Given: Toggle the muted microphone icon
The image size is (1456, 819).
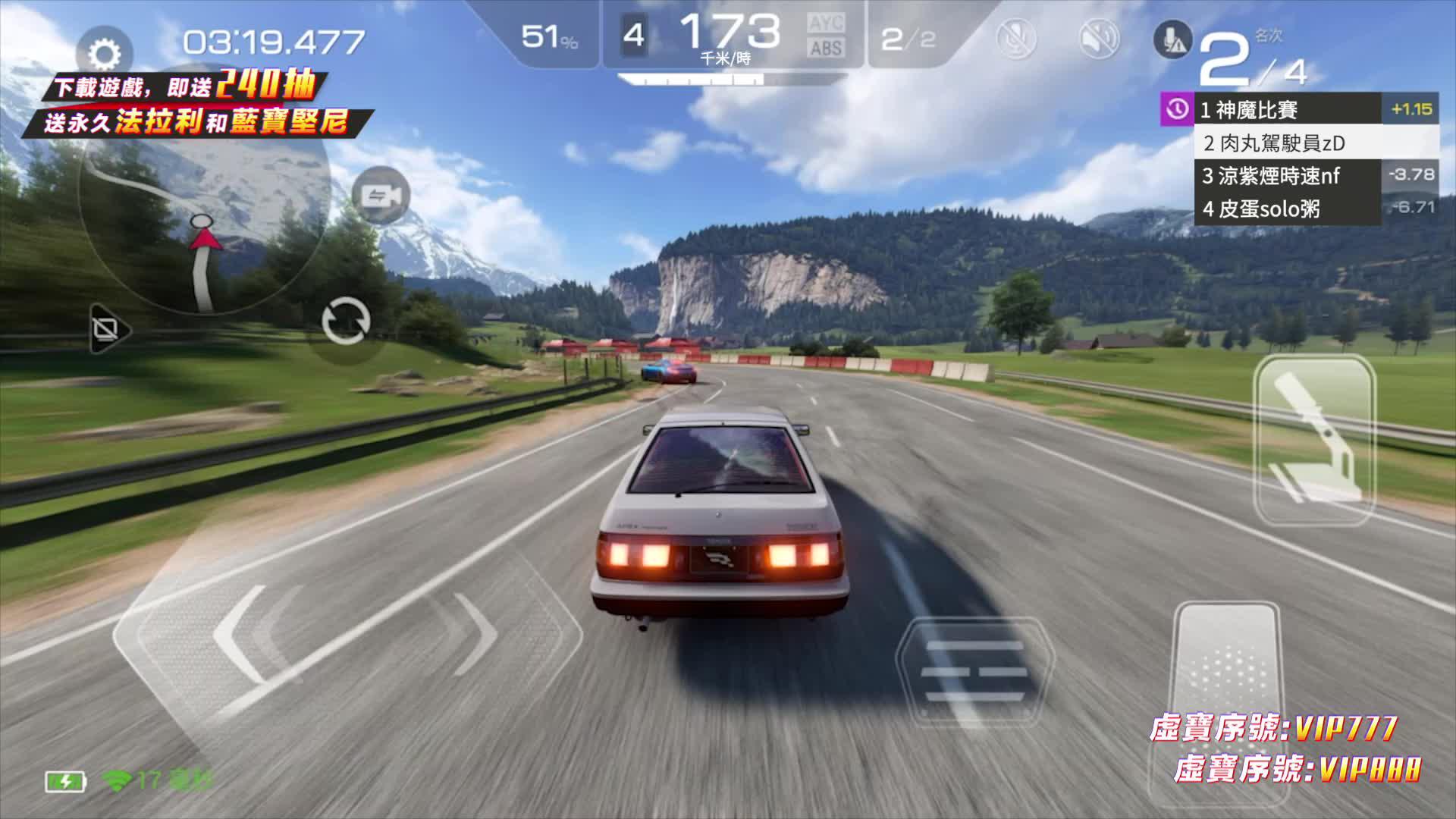Looking at the screenshot, I should [1016, 38].
